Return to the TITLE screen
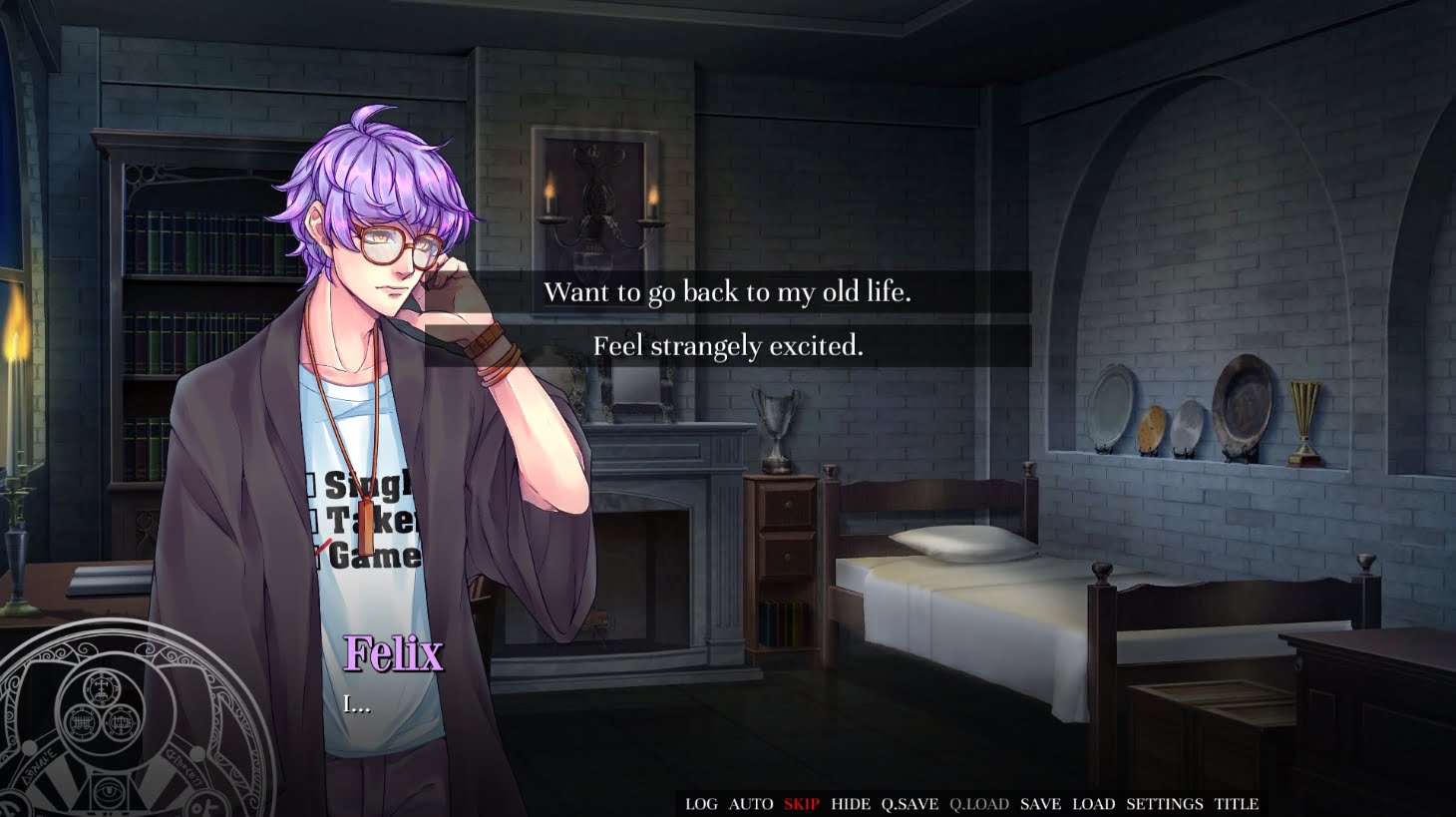The image size is (1456, 817). (1237, 804)
